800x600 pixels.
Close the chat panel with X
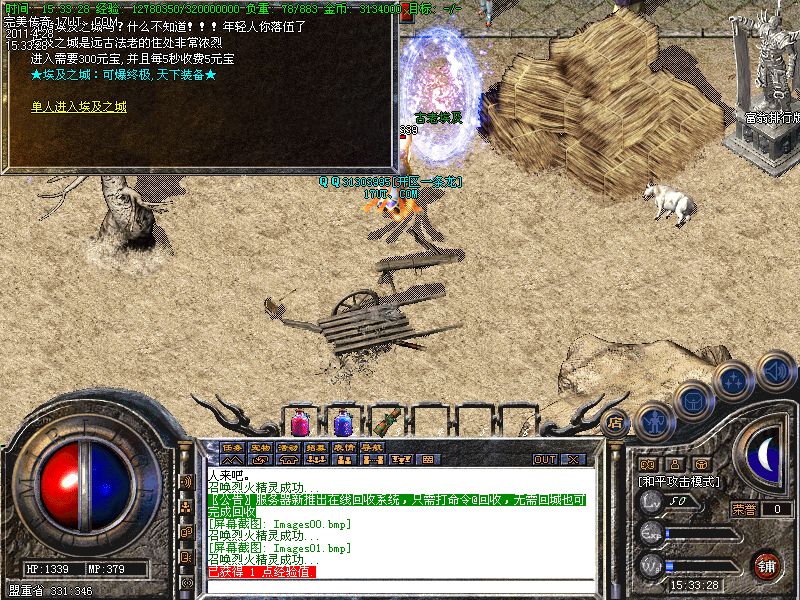[x=574, y=459]
